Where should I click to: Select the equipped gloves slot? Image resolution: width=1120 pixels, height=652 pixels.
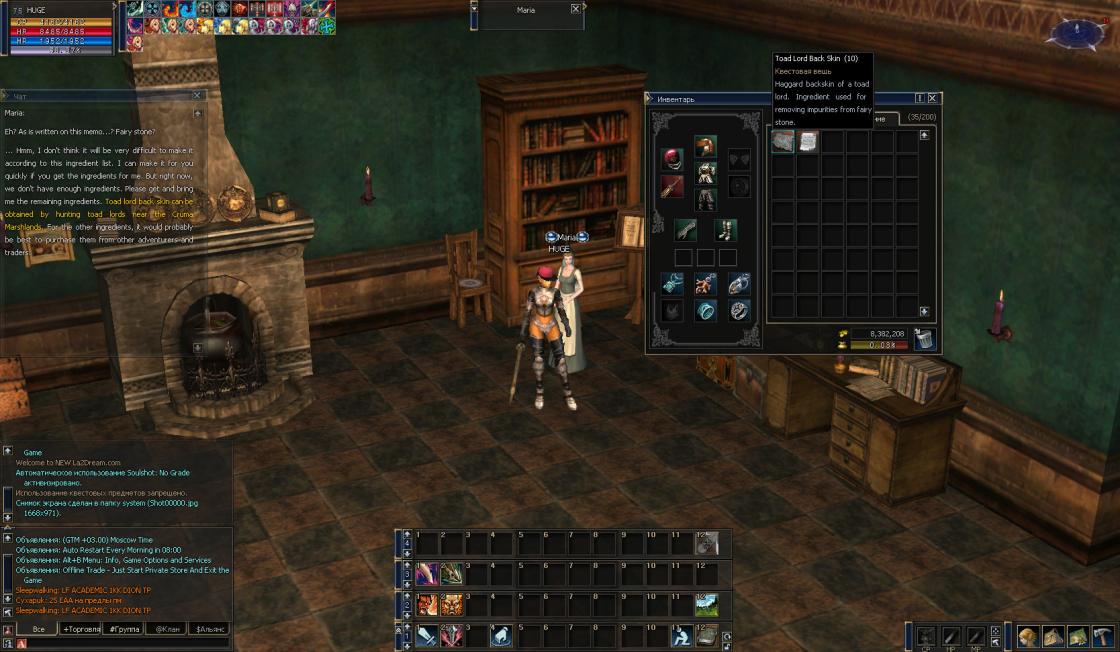tap(685, 229)
